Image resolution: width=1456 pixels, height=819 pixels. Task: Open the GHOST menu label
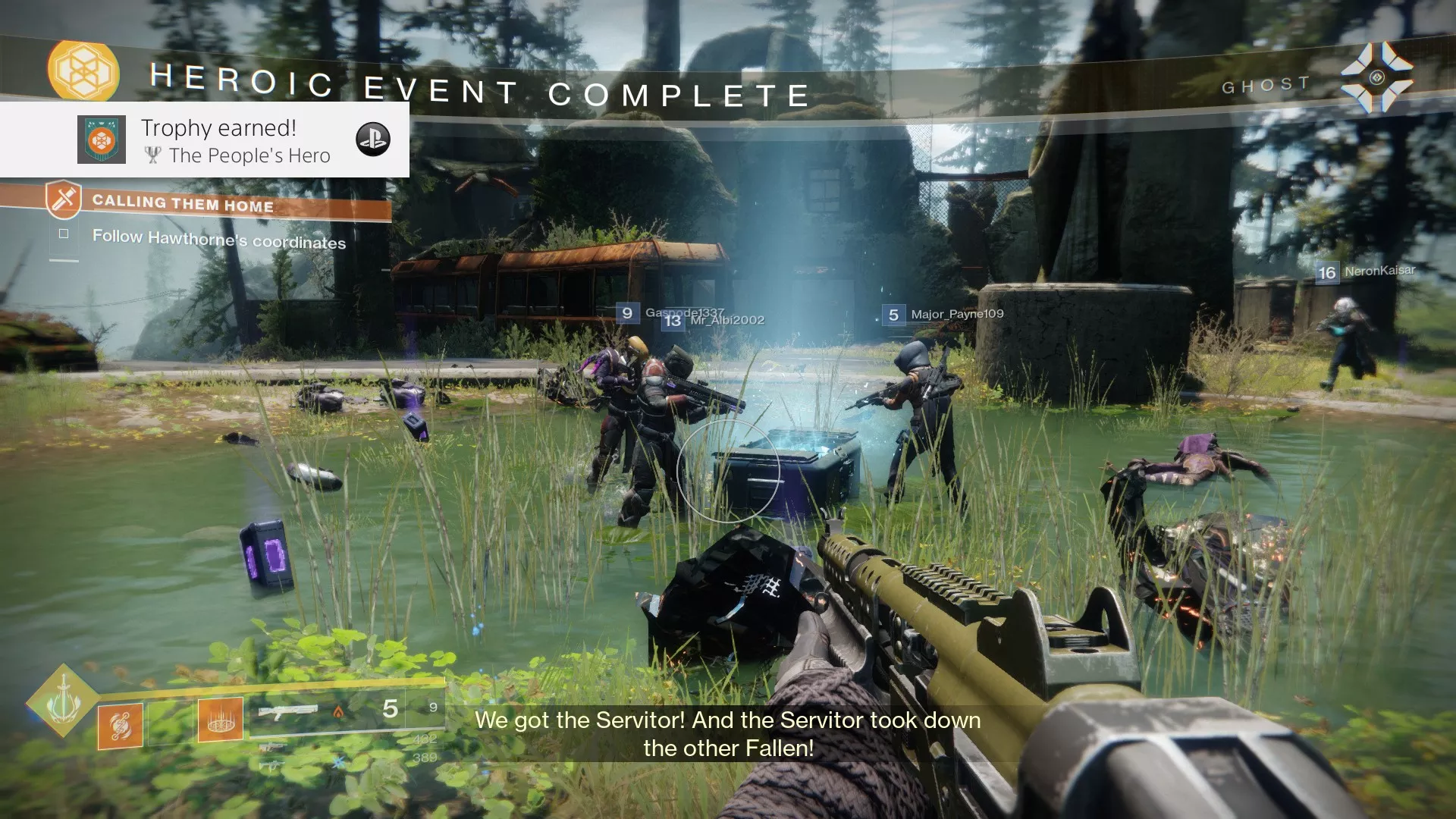point(1265,84)
